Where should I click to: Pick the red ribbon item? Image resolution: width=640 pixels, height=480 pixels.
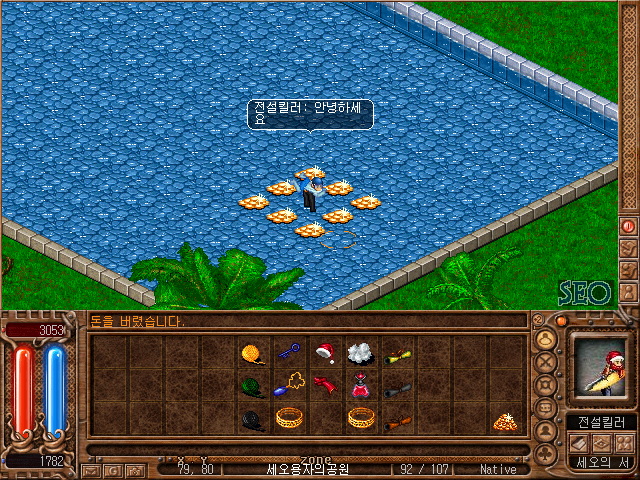[x=324, y=385]
